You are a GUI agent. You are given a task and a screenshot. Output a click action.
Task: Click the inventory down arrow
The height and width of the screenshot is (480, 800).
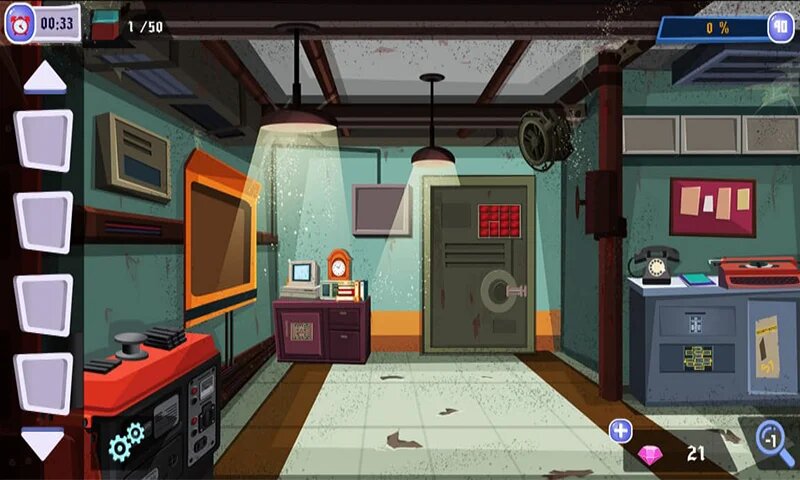pos(43,444)
